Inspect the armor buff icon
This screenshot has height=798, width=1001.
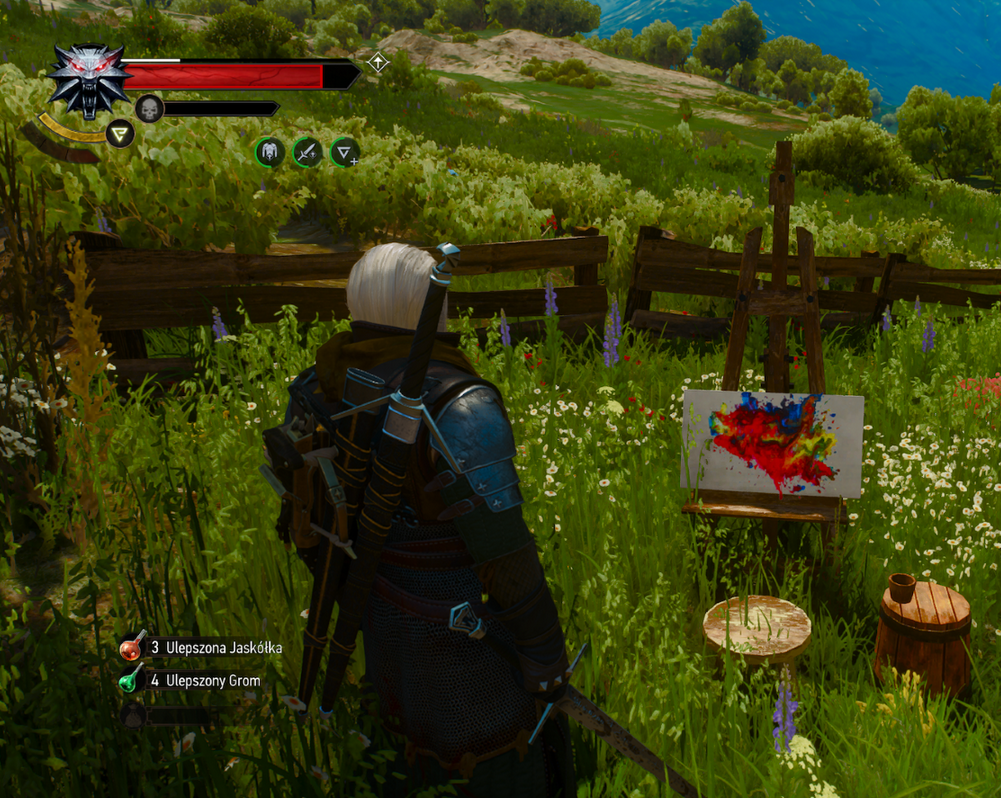(270, 152)
